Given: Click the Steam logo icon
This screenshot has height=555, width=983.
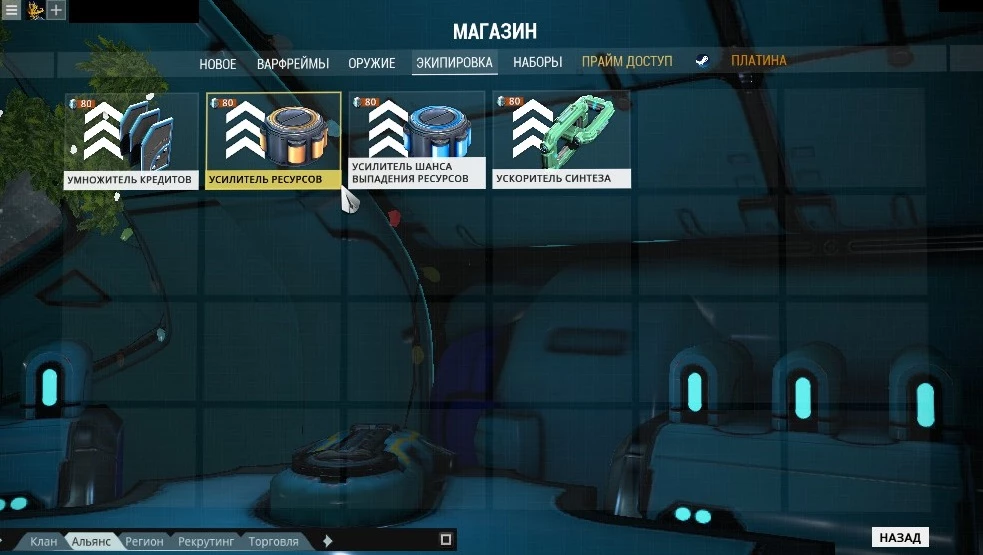Looking at the screenshot, I should [703, 61].
